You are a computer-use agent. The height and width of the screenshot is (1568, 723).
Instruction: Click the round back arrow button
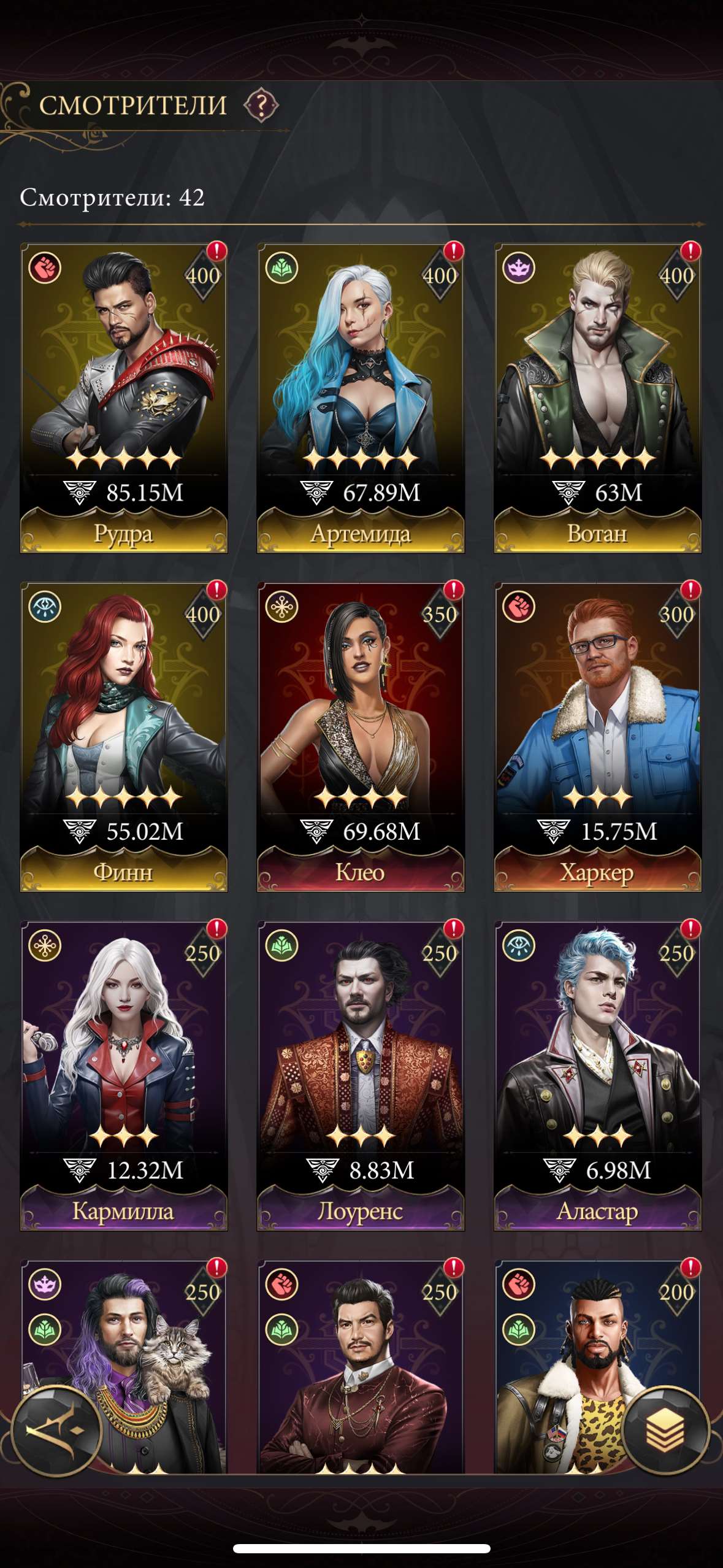56,1431
